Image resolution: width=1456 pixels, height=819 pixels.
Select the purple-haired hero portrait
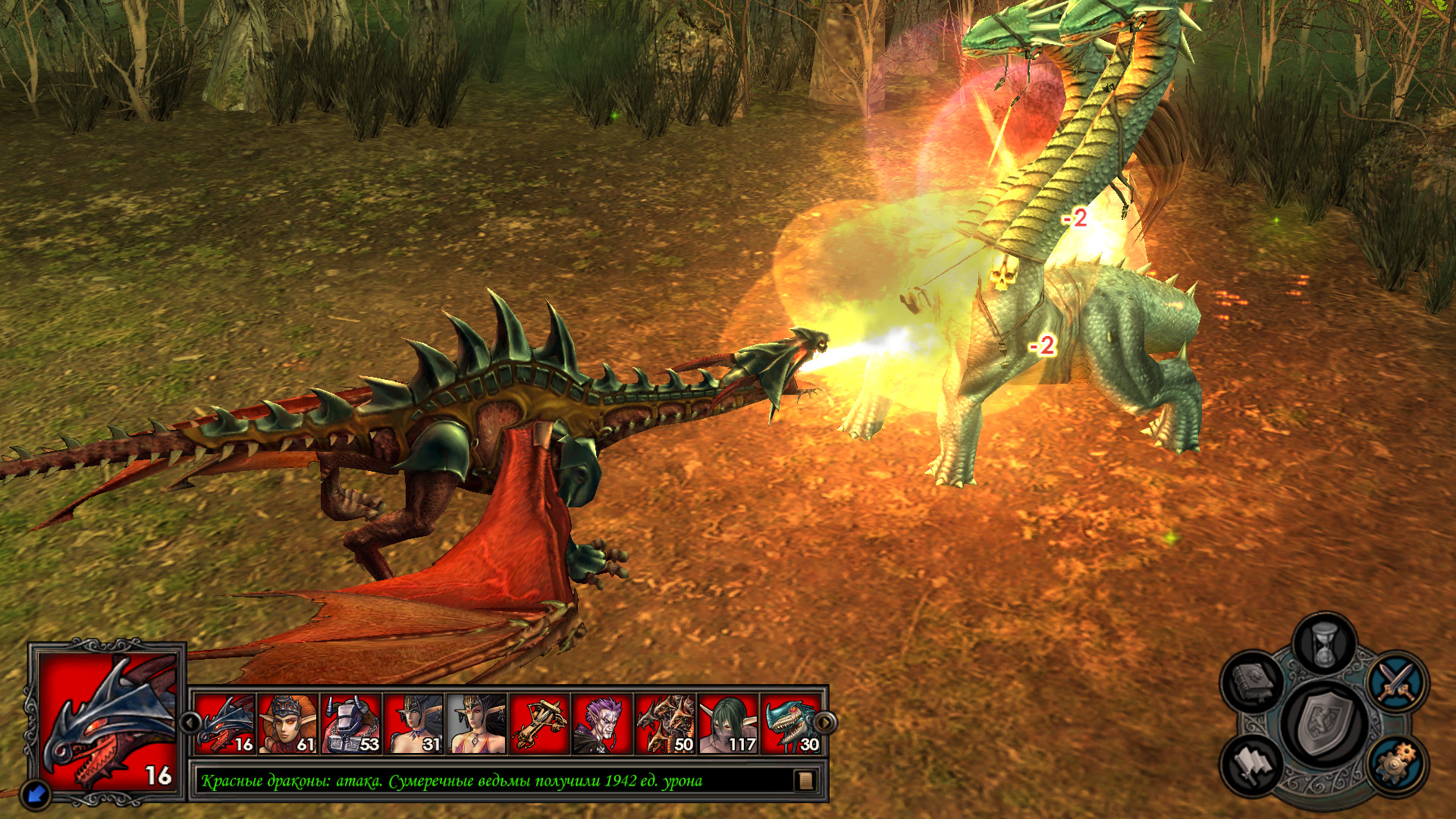click(x=602, y=724)
